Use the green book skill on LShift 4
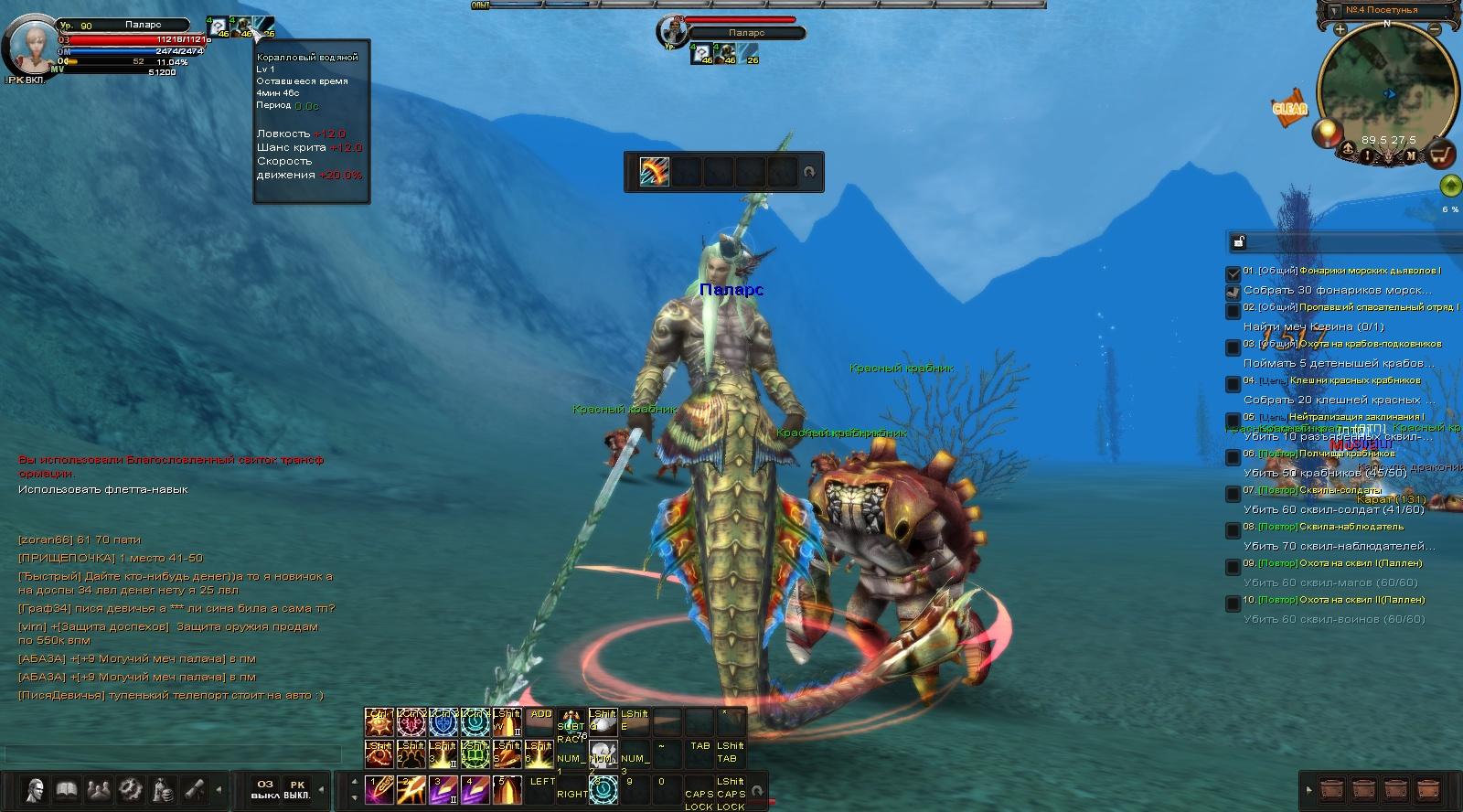The width and height of the screenshot is (1463, 812). tap(475, 754)
